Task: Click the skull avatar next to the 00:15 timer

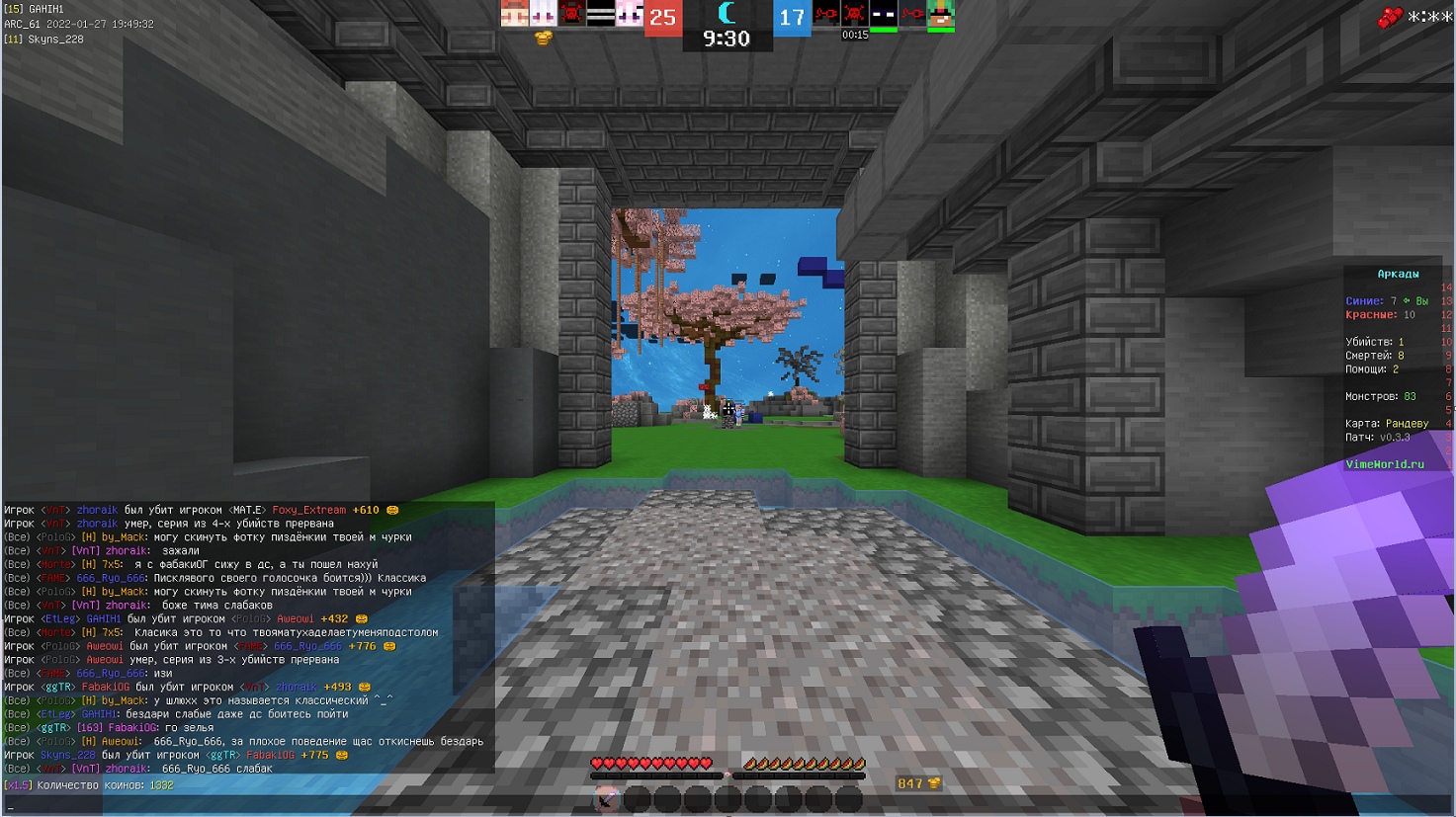Action: click(852, 12)
